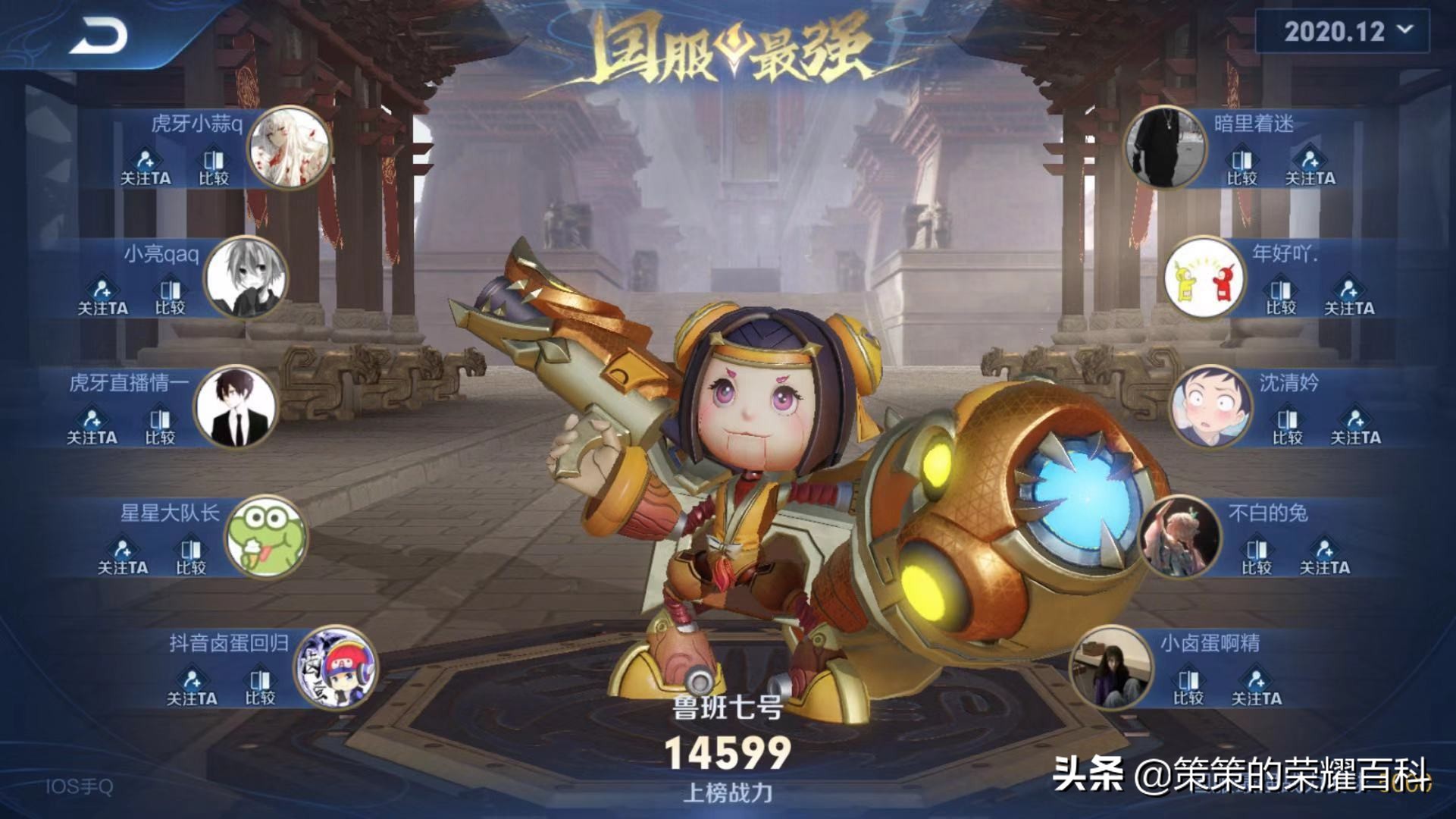Go back using the return arrow
This screenshot has width=1456, height=819.
pos(99,36)
